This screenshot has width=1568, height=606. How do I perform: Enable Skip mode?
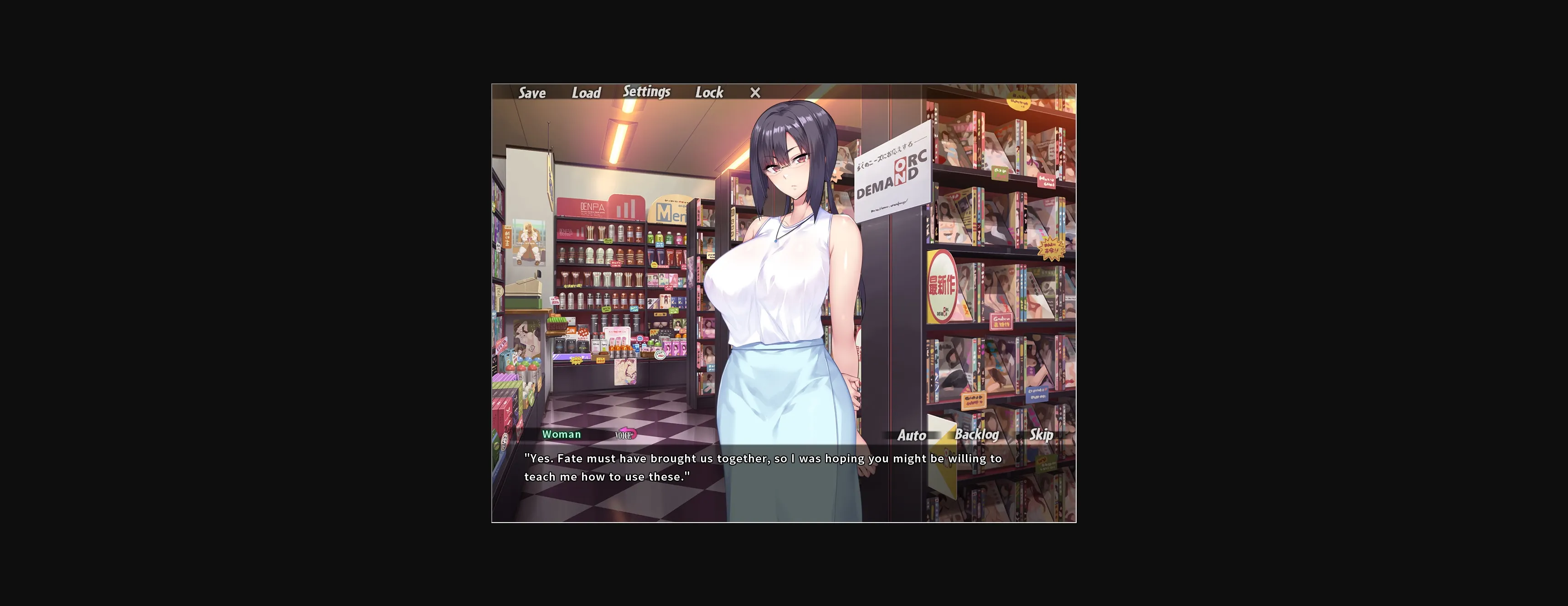1041,435
